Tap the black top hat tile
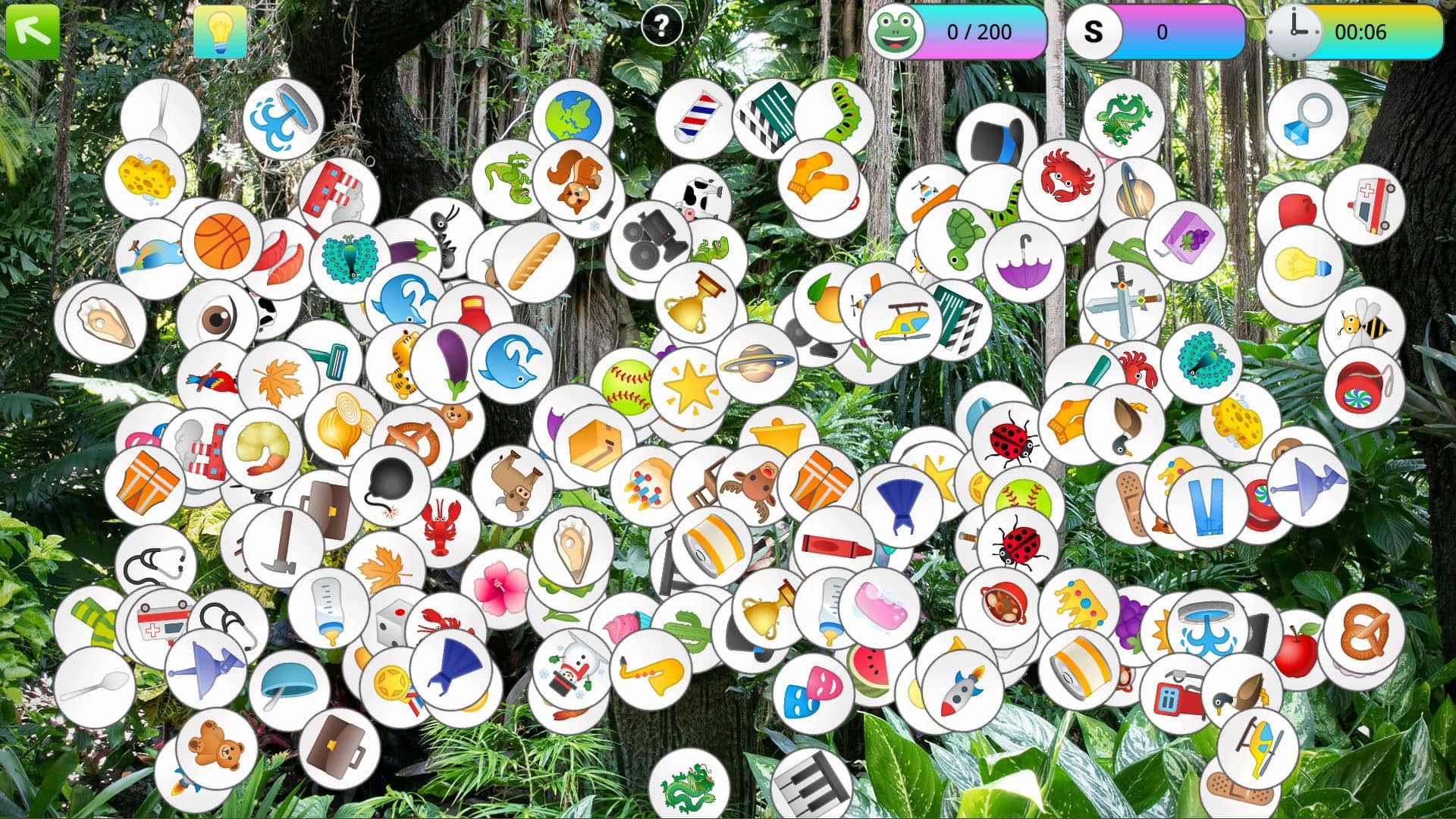The width and height of the screenshot is (1456, 819). [x=995, y=141]
